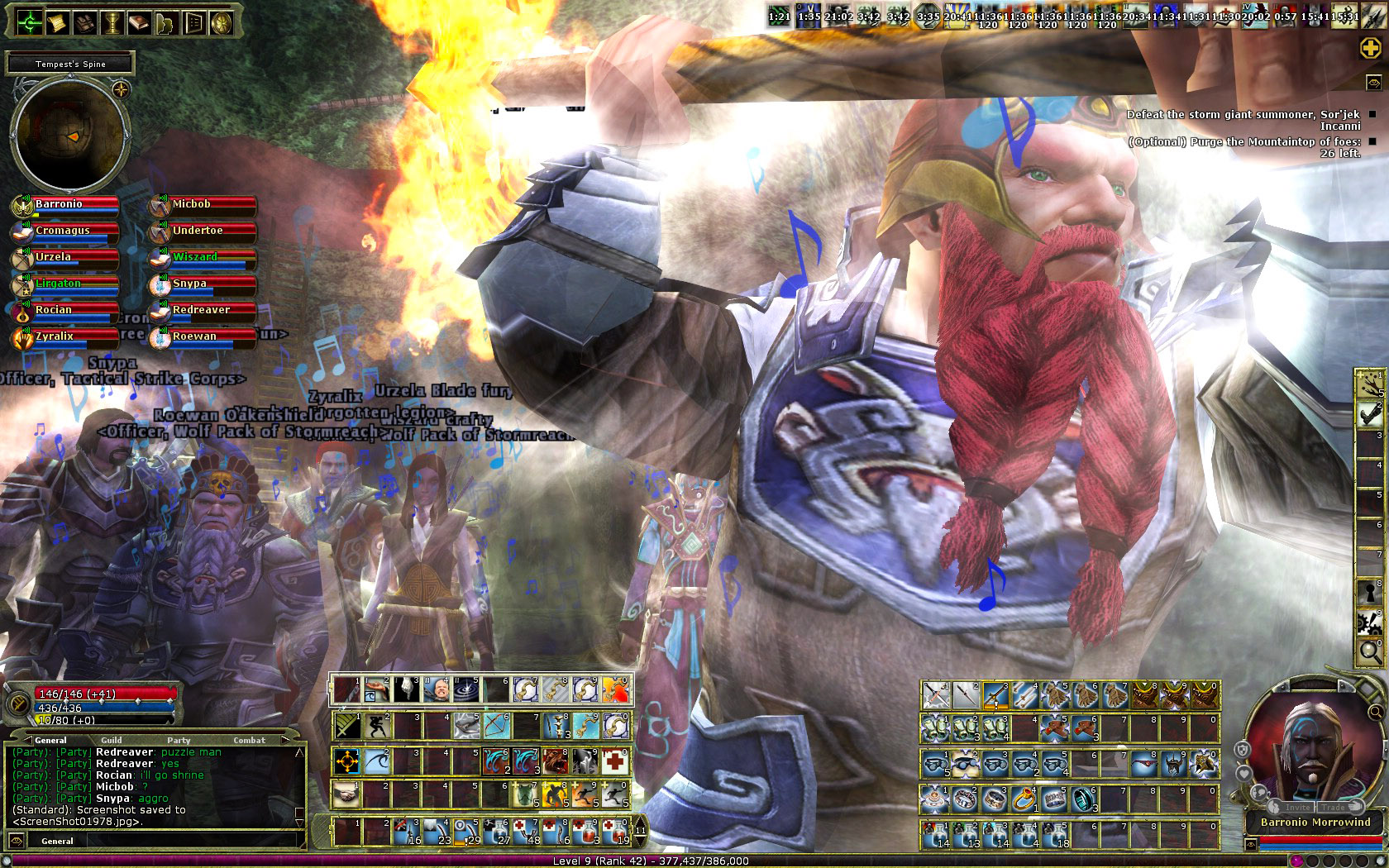Open the scroll icon in top menu
This screenshot has width=1389, height=868.
[x=57, y=22]
